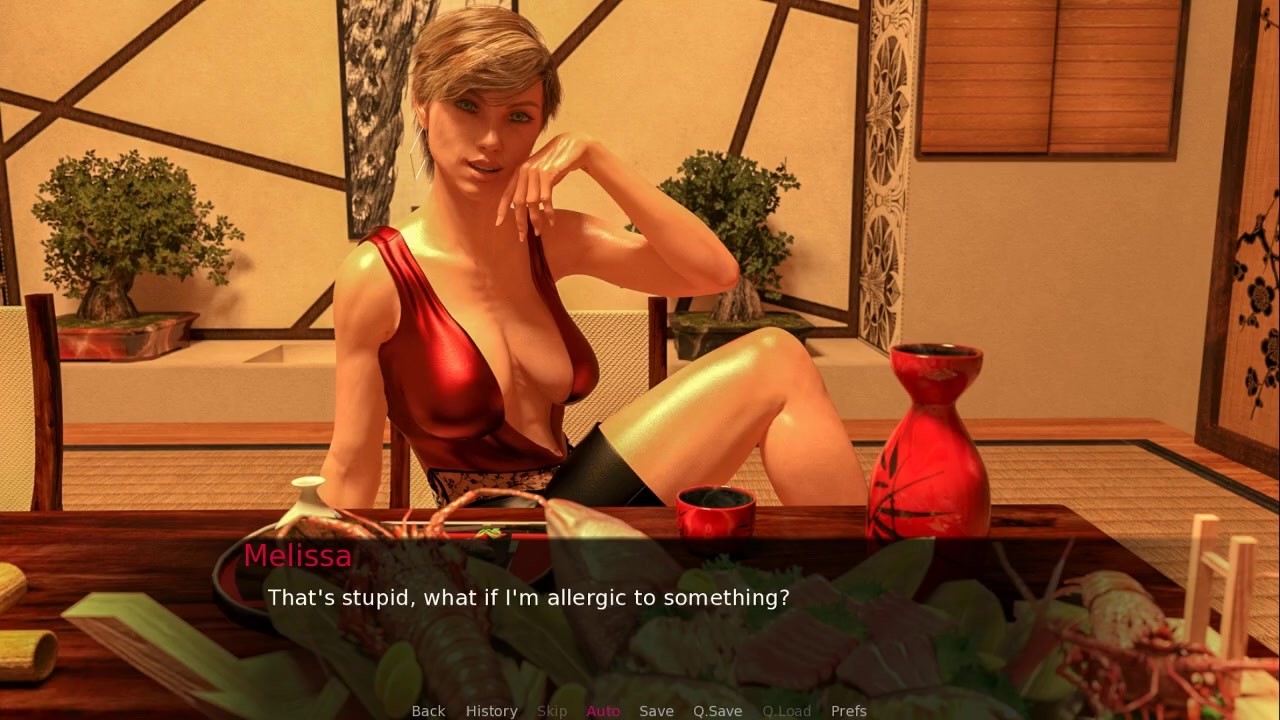Open the dialogue History log
Image resolution: width=1280 pixels, height=720 pixels.
click(491, 711)
